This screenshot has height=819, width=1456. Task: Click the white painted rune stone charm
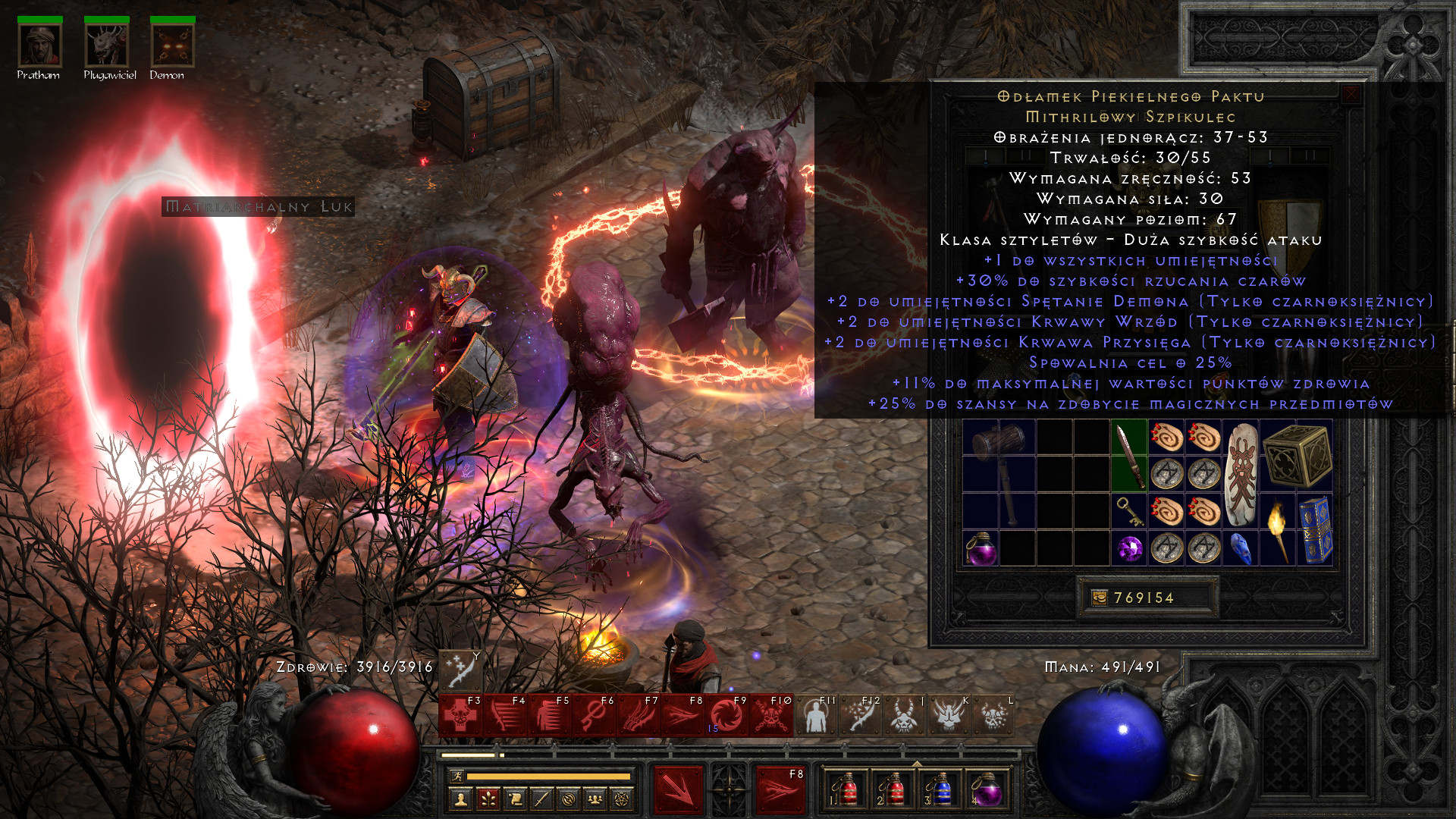[x=1241, y=474]
